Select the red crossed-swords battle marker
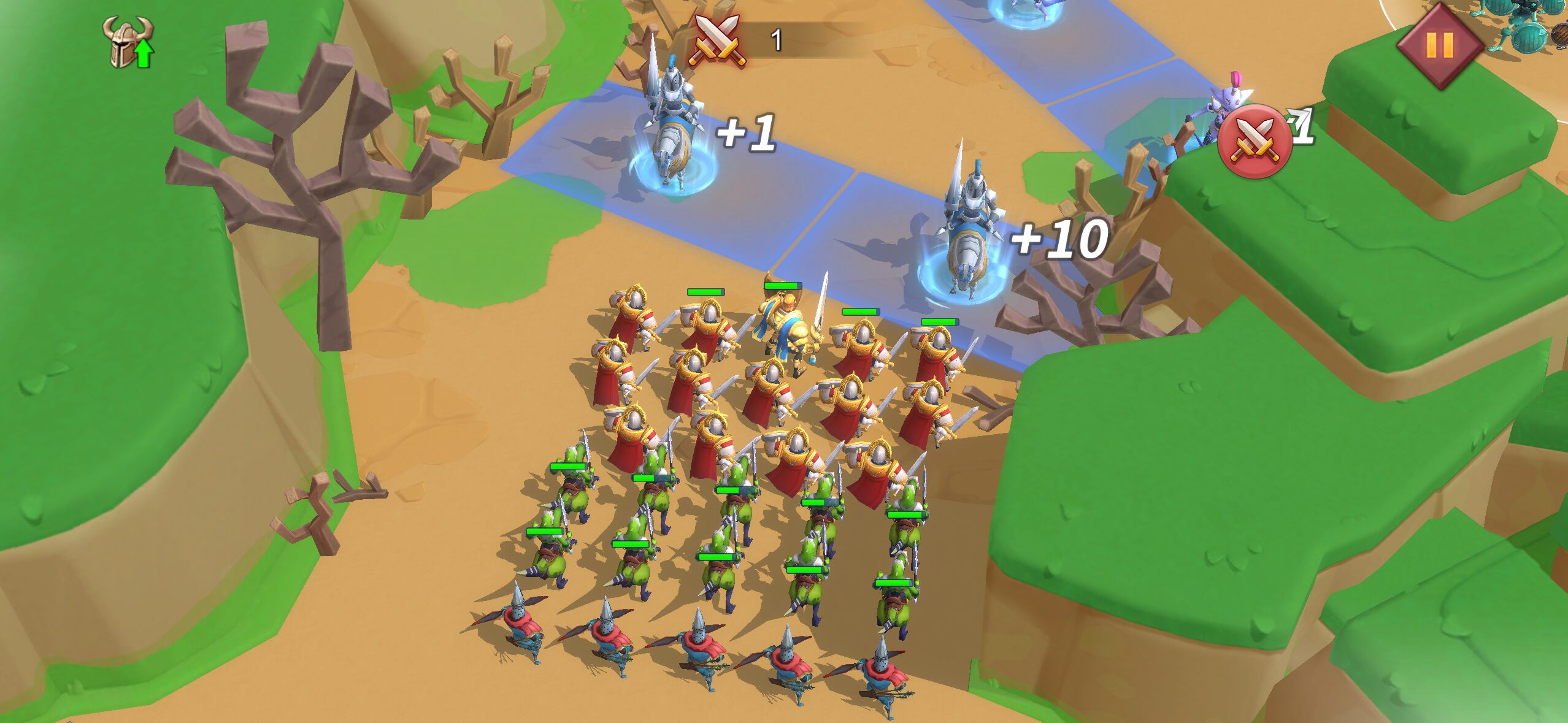The height and width of the screenshot is (723, 1568). pos(1254,142)
